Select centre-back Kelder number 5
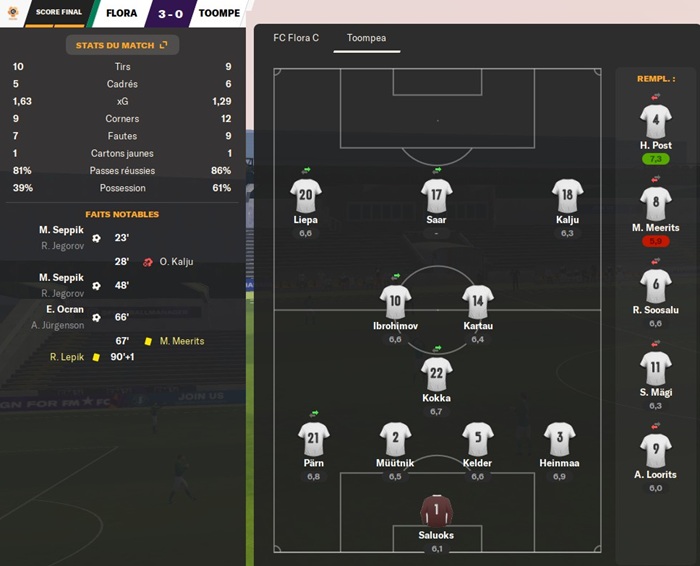Viewport: 700px width, 566px height. 478,438
